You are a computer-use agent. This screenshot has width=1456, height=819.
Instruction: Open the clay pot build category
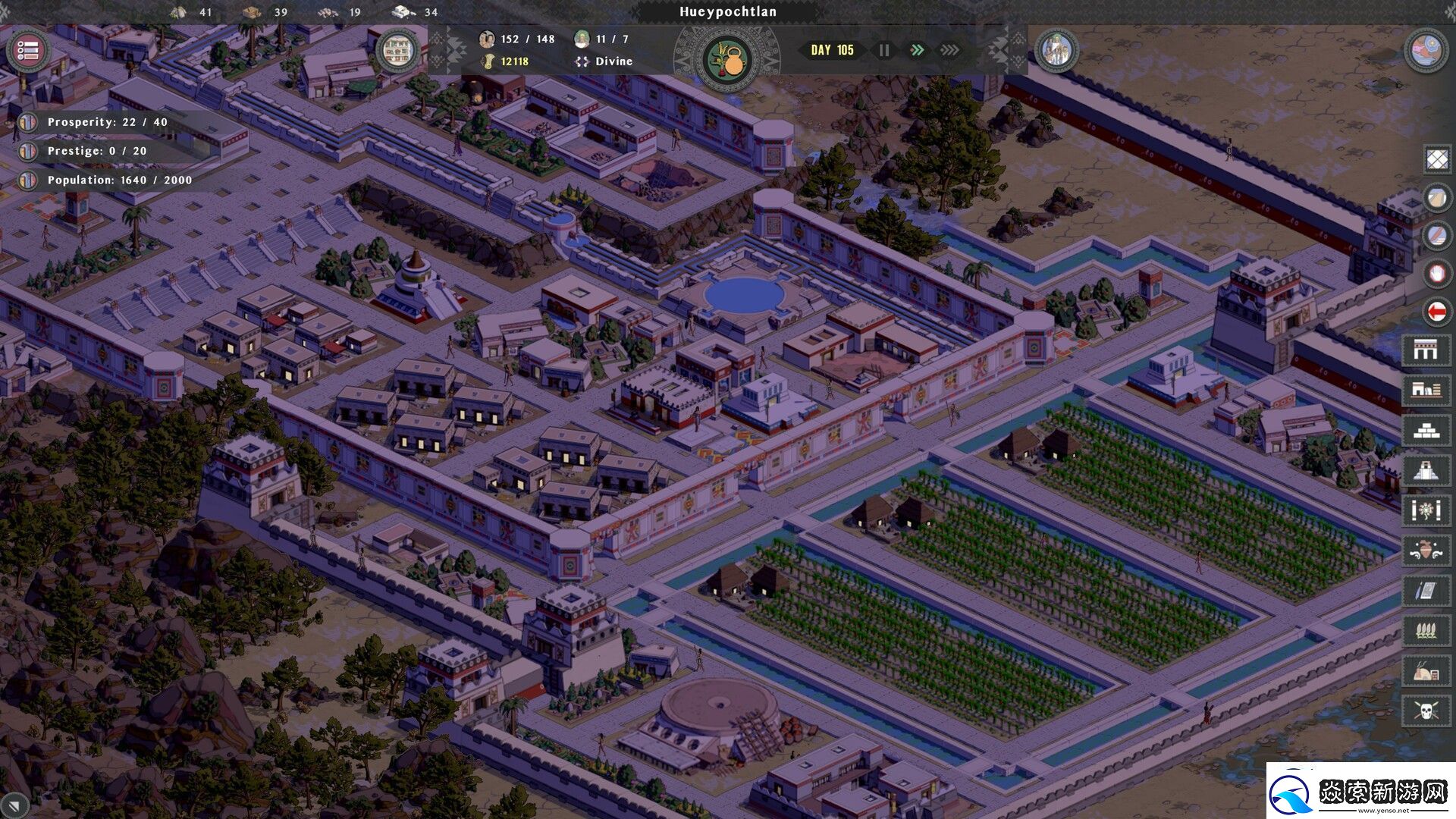pyautogui.click(x=1425, y=550)
